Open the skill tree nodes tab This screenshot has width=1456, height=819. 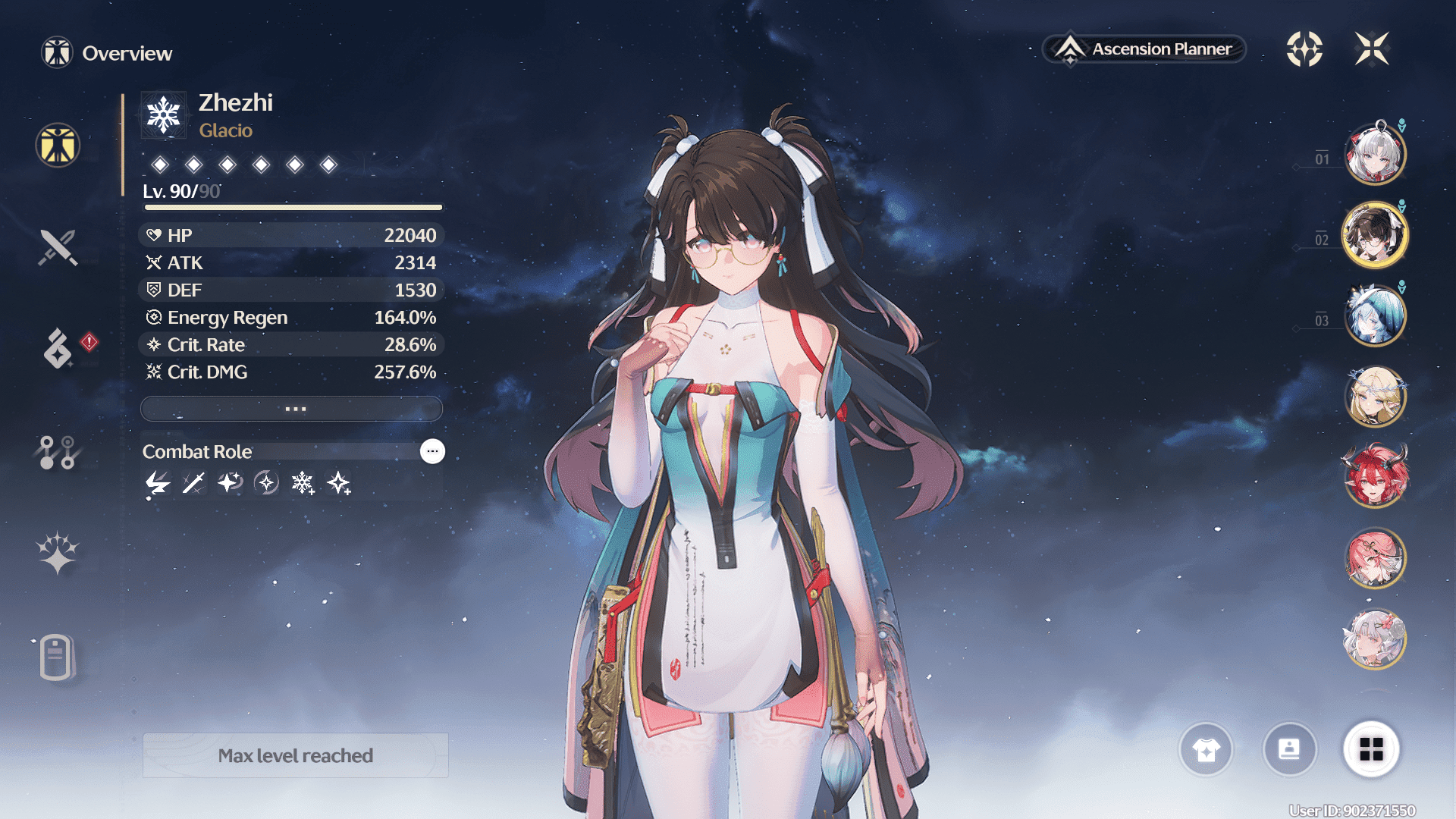(x=58, y=452)
